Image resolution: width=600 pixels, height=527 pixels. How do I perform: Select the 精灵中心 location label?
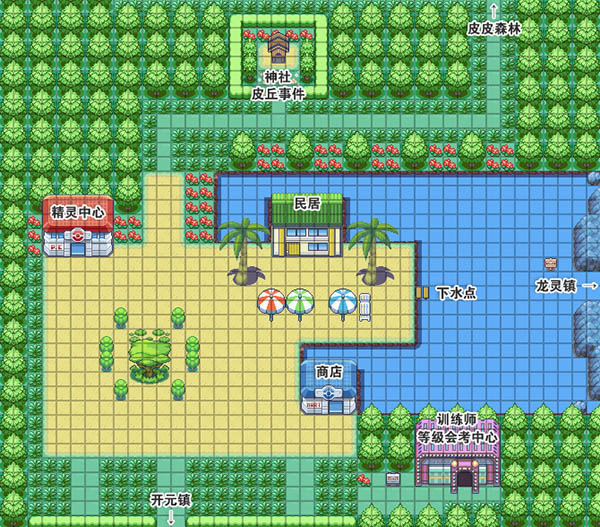point(79,212)
